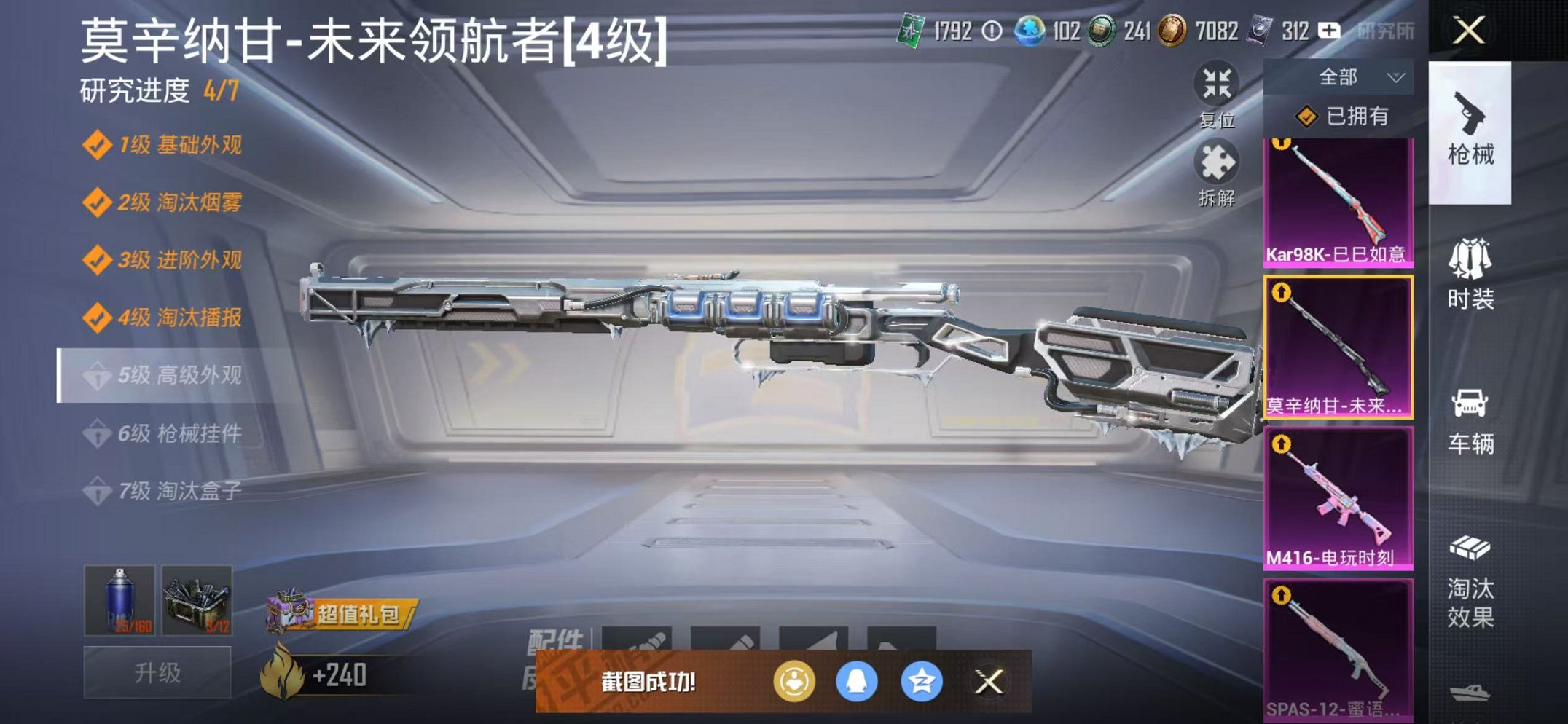展开全部武器筛选下拉菜单

coord(1357,76)
